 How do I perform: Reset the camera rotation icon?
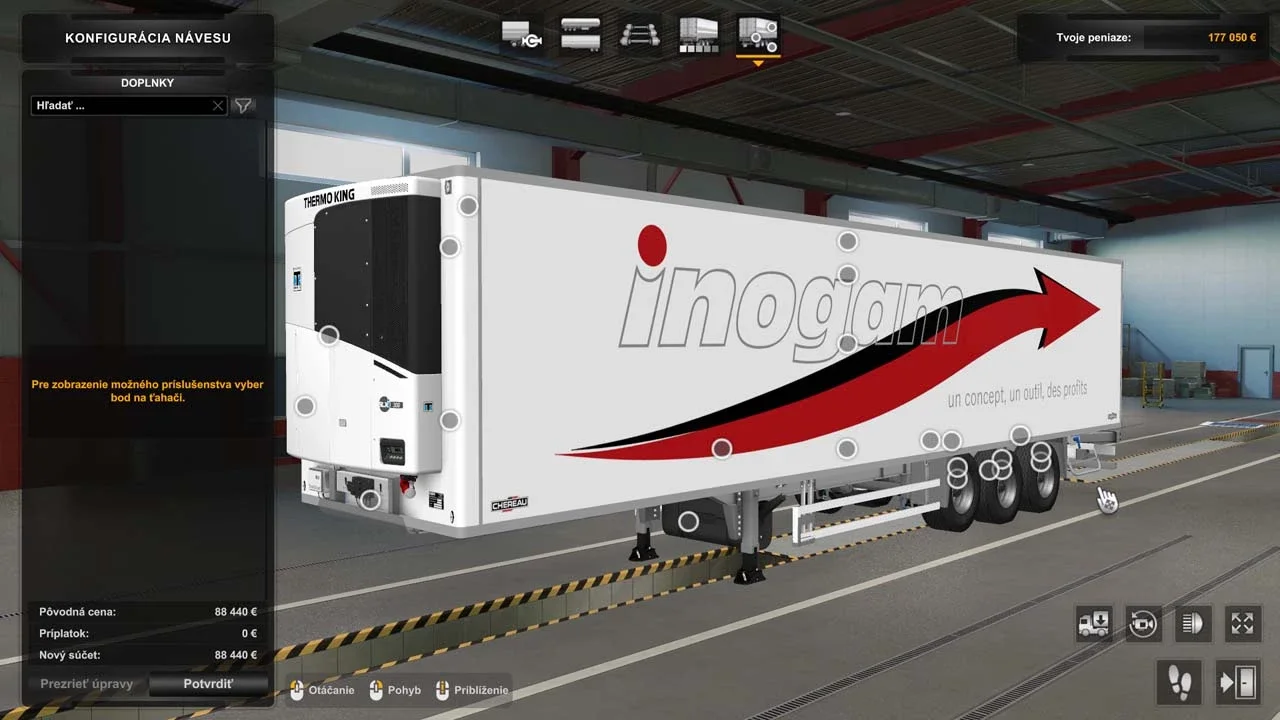tap(1142, 623)
